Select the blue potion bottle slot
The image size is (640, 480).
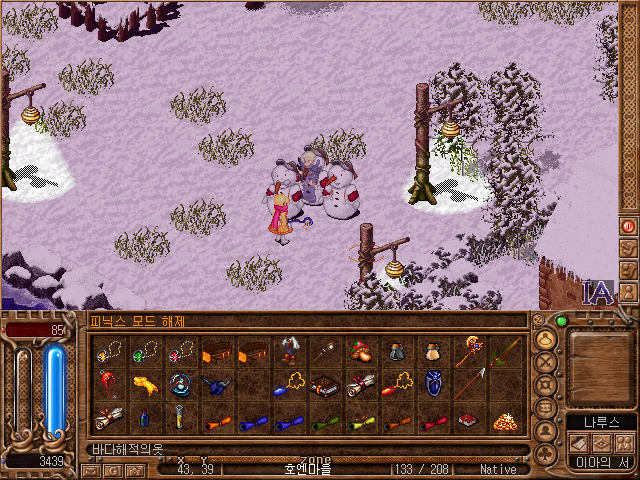[145, 420]
